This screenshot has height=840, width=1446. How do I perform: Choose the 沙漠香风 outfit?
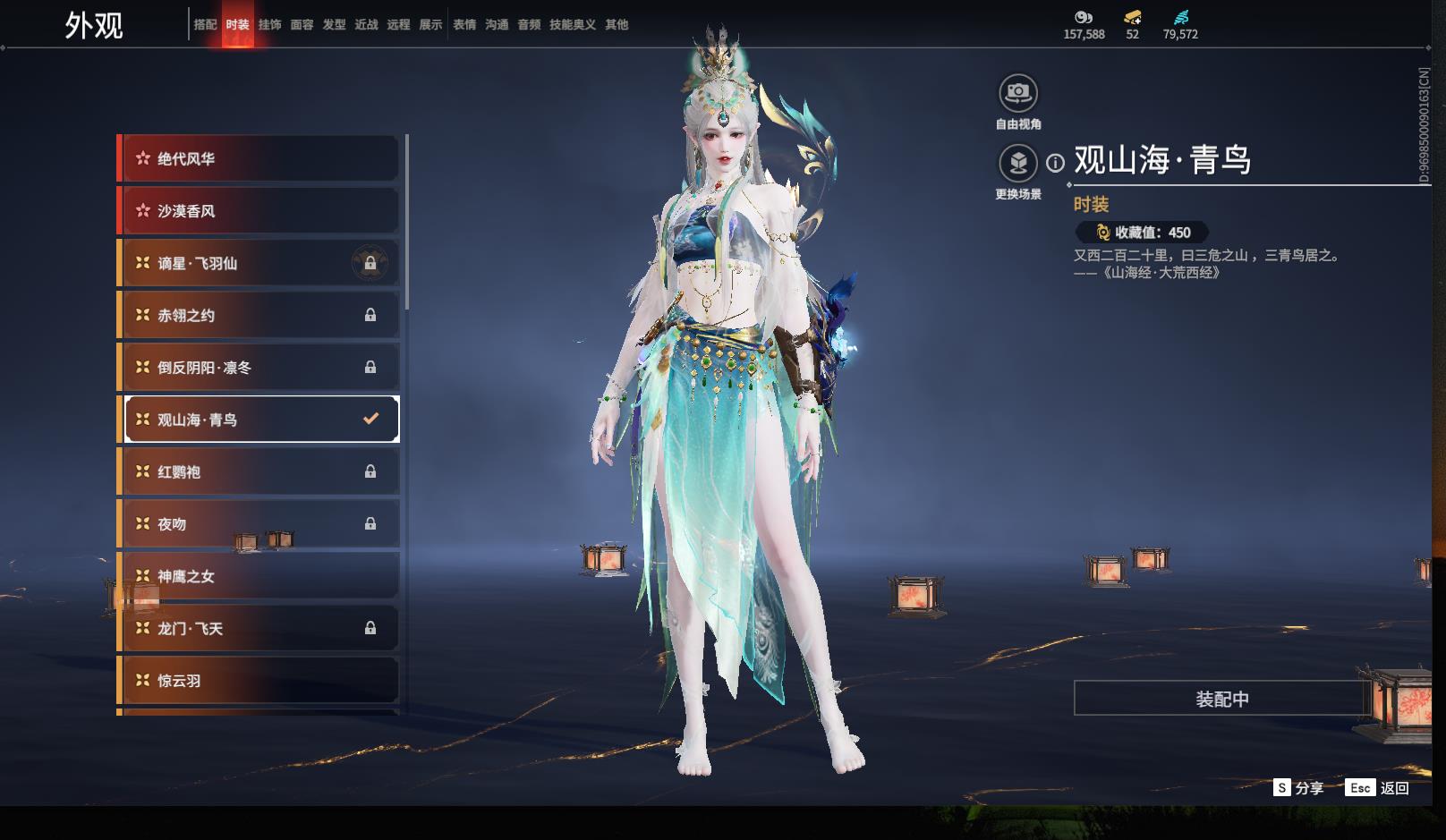tap(258, 211)
